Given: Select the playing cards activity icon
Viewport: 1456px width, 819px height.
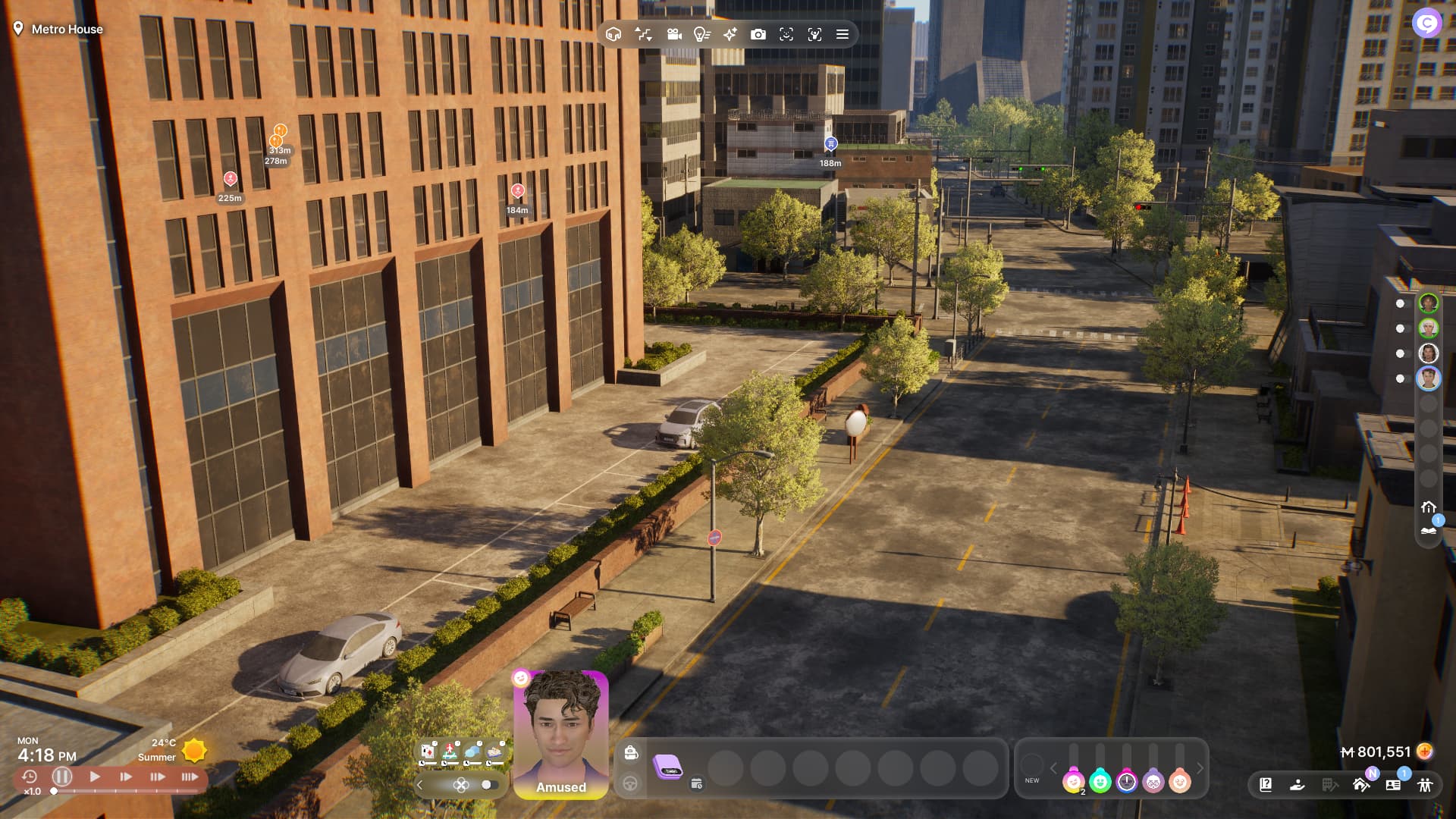Looking at the screenshot, I should coord(428,752).
